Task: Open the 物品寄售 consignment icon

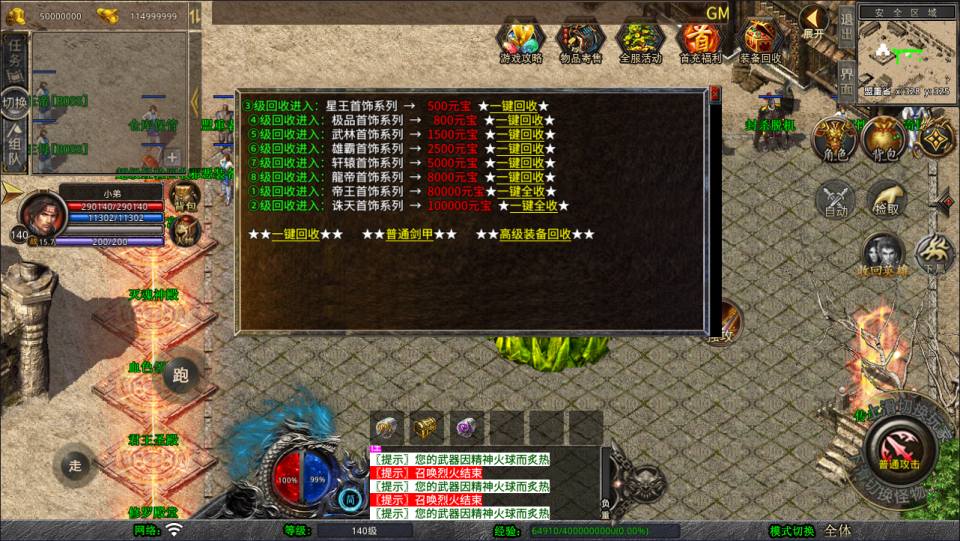Action: (581, 40)
